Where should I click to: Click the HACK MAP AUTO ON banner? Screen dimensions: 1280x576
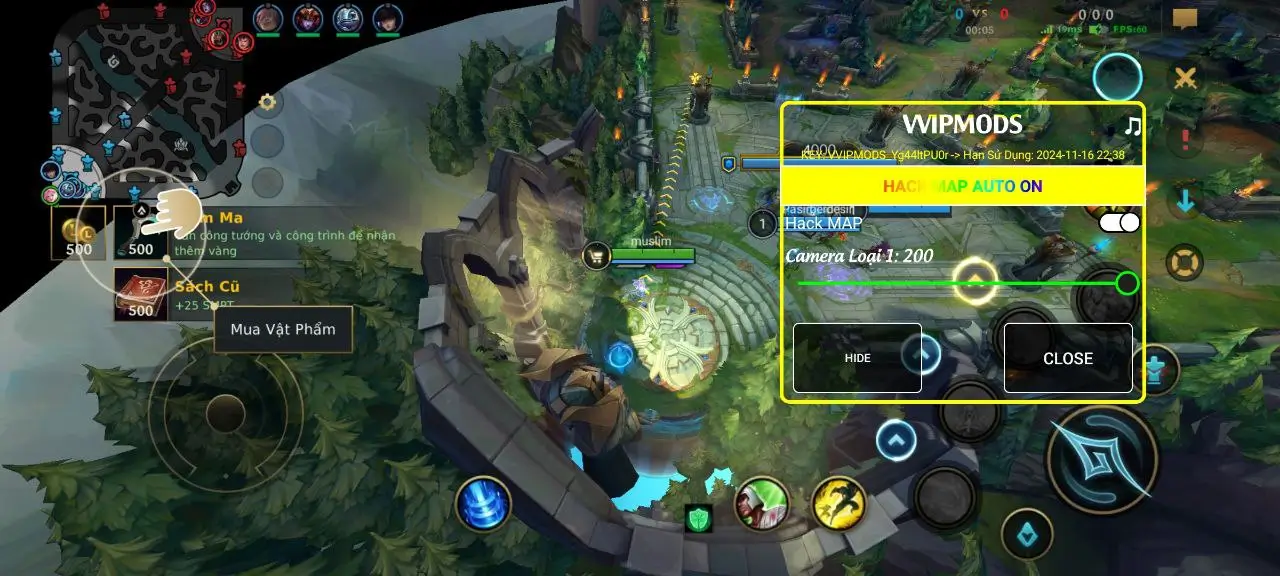tap(962, 186)
